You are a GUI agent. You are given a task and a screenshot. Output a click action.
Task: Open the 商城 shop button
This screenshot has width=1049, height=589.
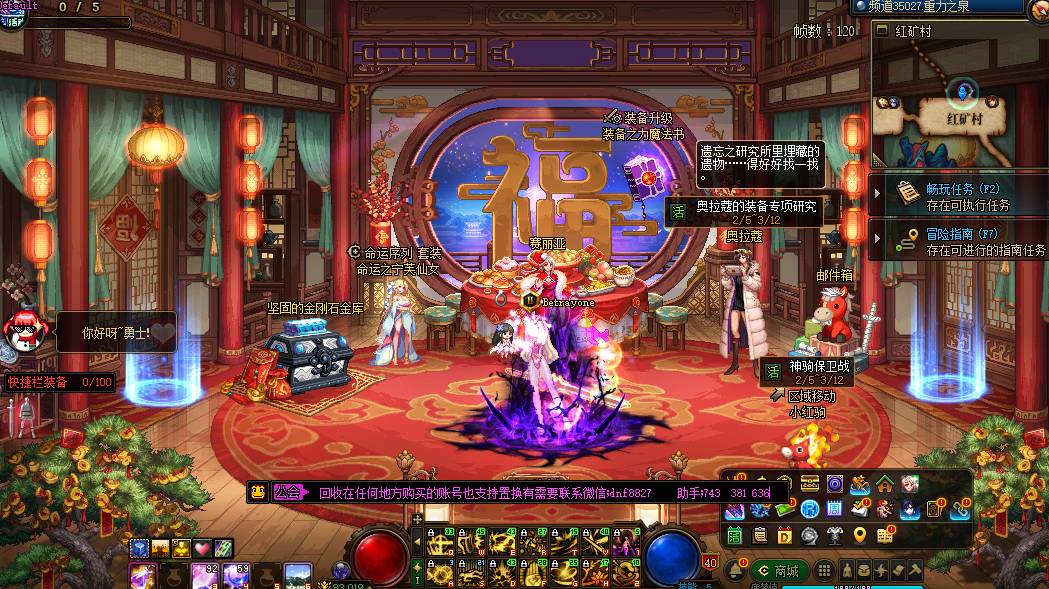pos(778,571)
